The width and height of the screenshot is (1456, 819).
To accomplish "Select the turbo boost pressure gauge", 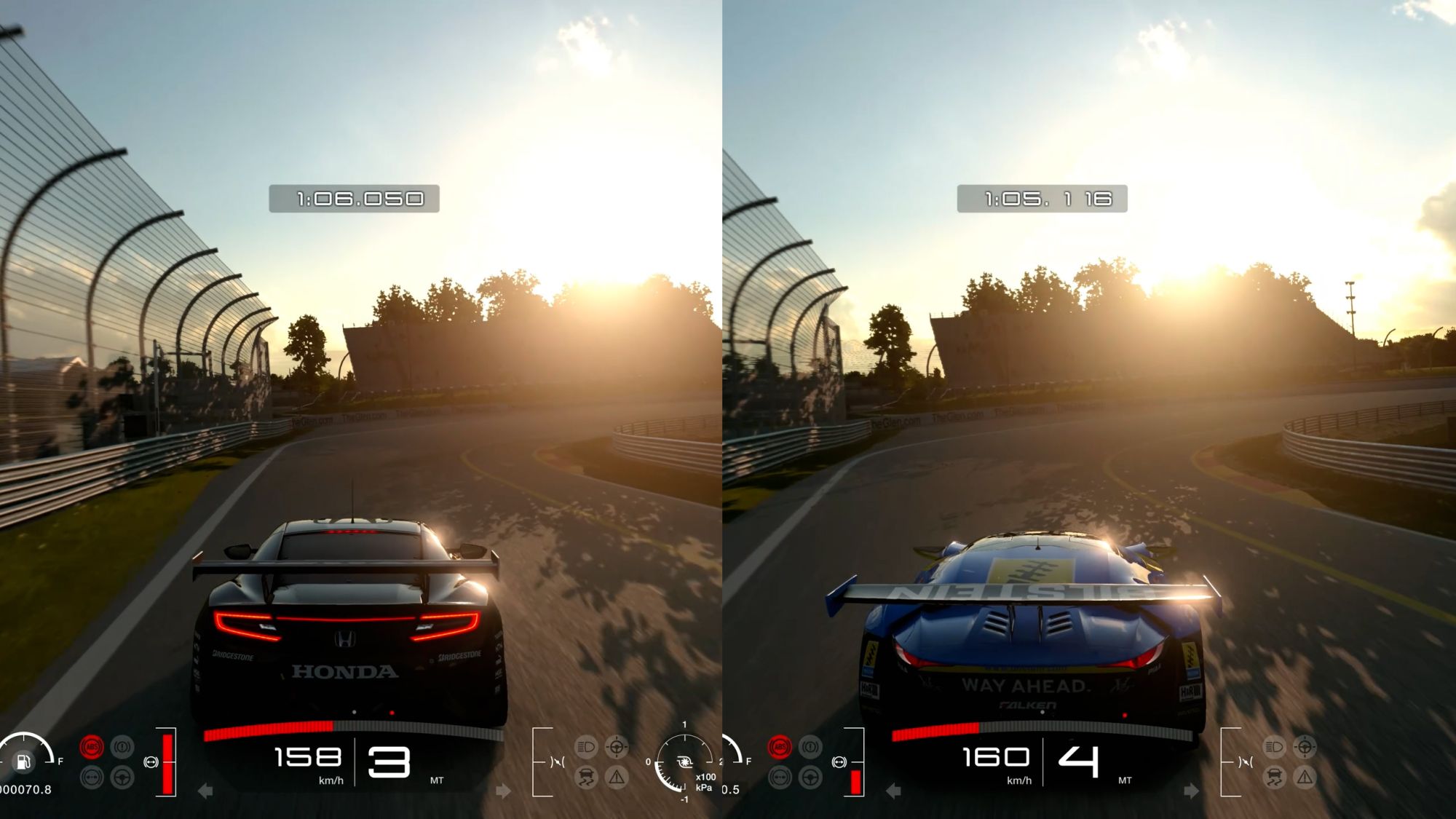I will click(684, 762).
